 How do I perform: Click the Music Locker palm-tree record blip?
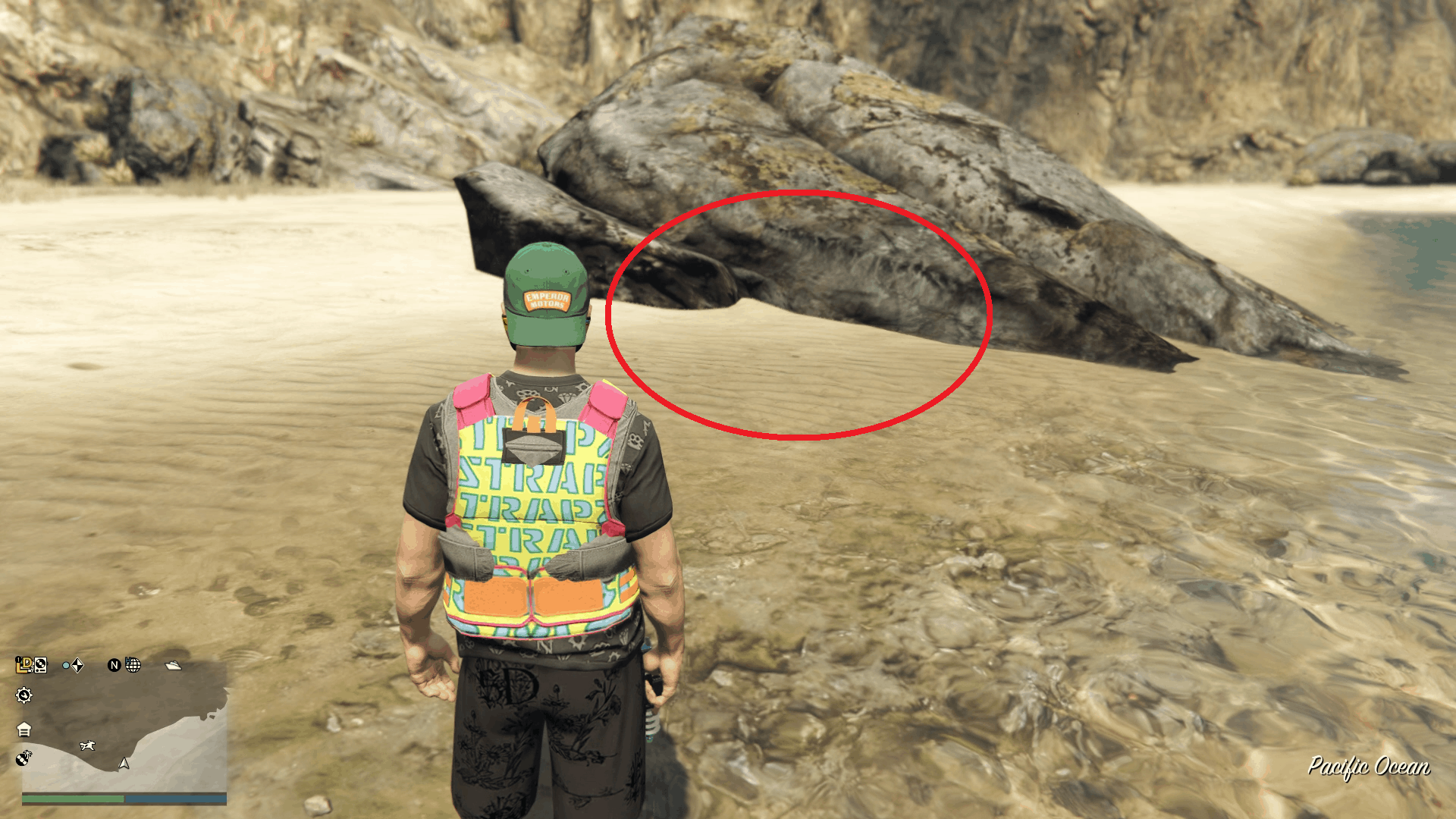click(x=24, y=760)
